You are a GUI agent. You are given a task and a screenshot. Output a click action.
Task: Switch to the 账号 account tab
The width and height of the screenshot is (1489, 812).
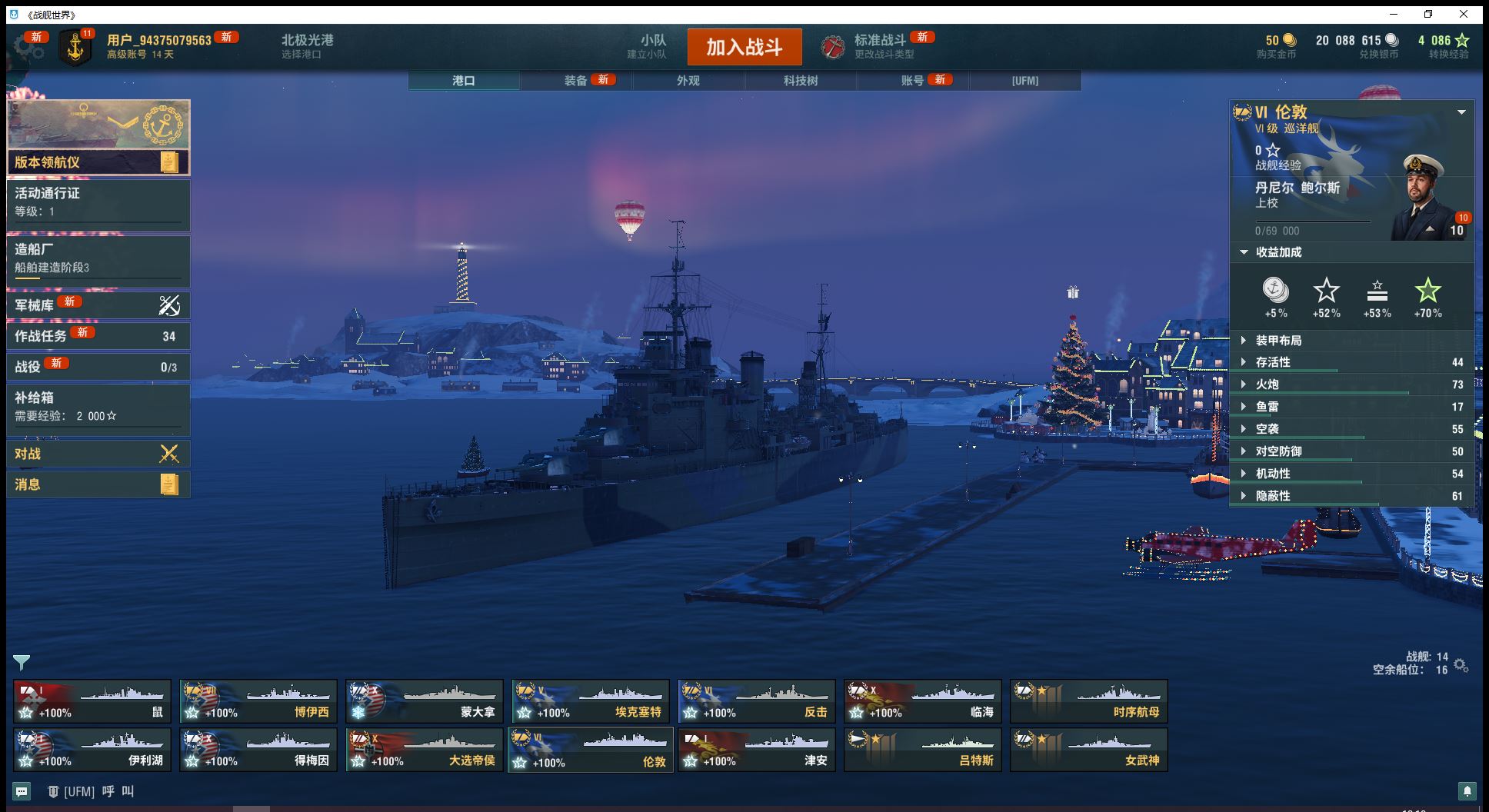tap(913, 81)
